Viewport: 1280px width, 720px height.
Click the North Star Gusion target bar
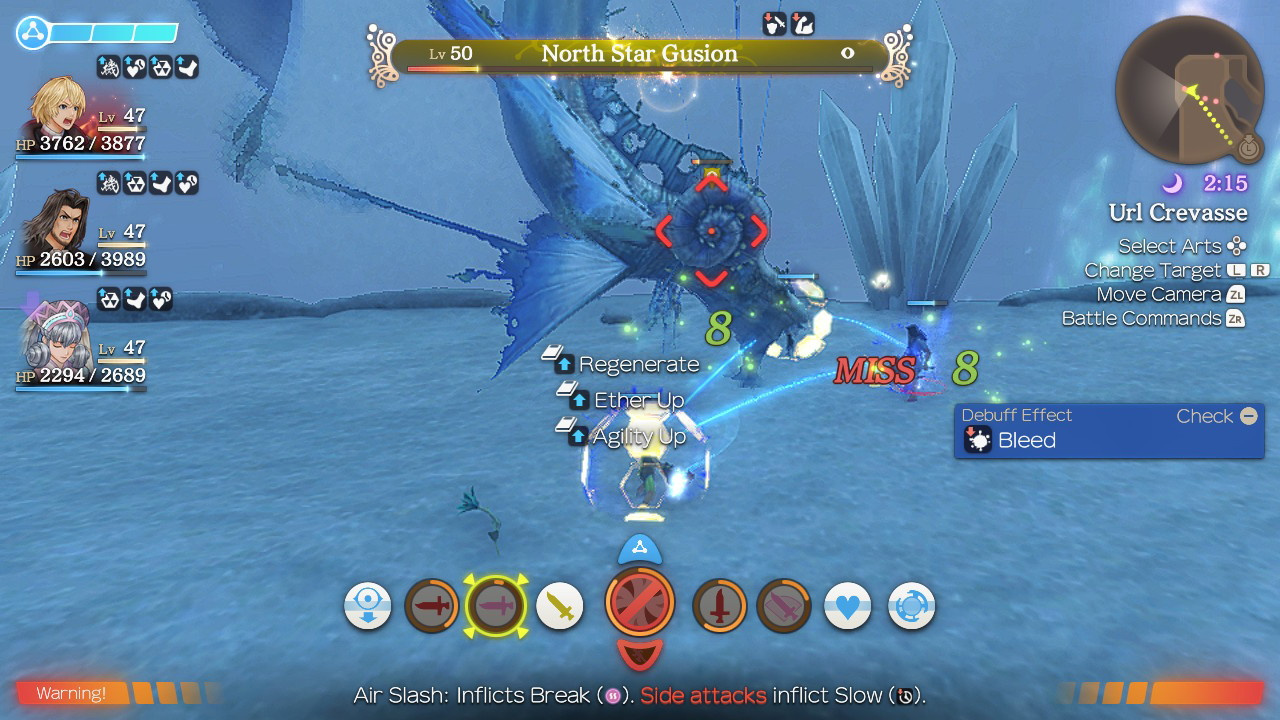click(640, 54)
